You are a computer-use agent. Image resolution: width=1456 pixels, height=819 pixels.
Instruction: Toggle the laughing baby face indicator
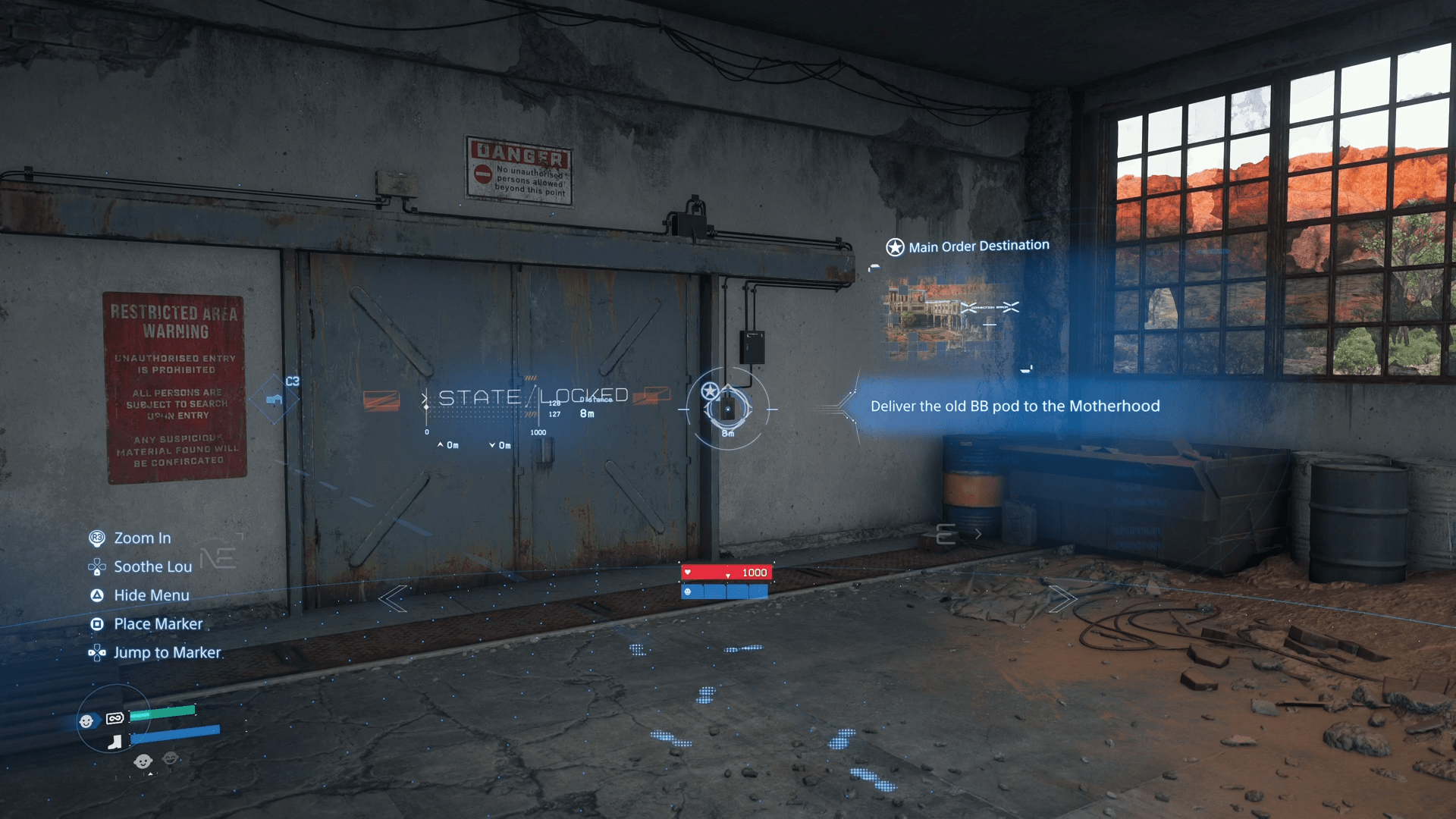(170, 759)
